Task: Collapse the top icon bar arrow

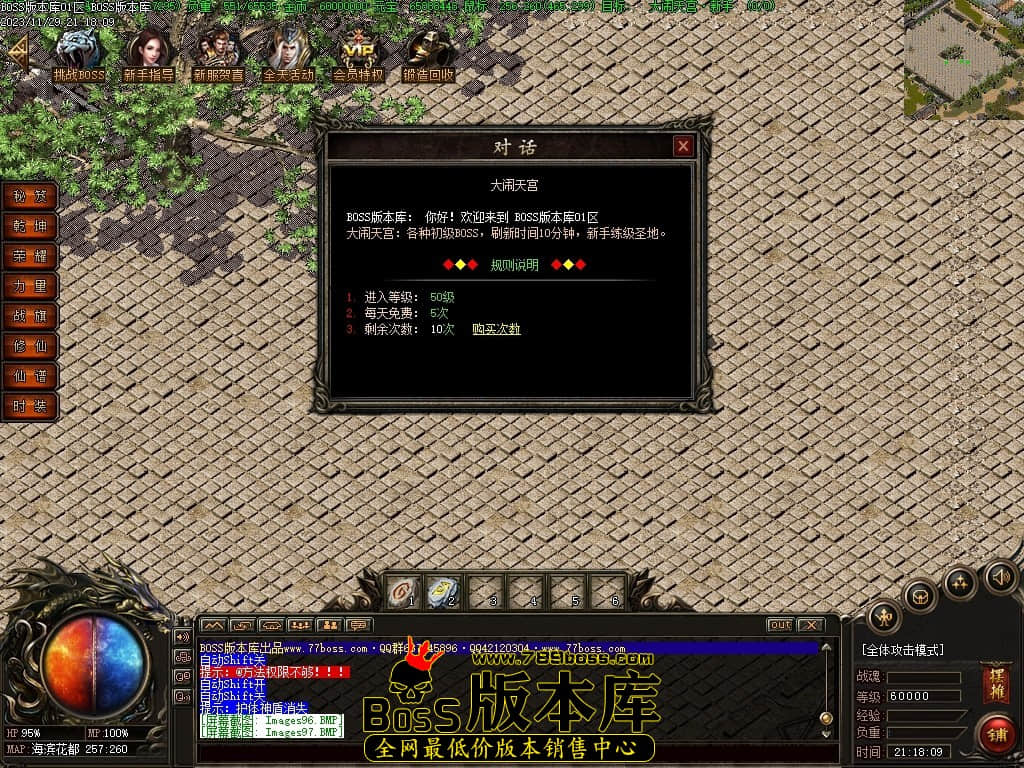Action: [17, 51]
